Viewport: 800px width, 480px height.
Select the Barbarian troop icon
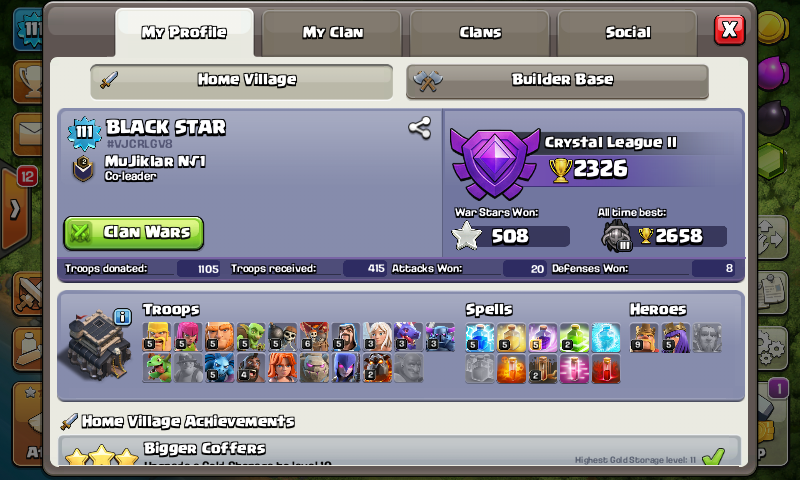click(158, 337)
